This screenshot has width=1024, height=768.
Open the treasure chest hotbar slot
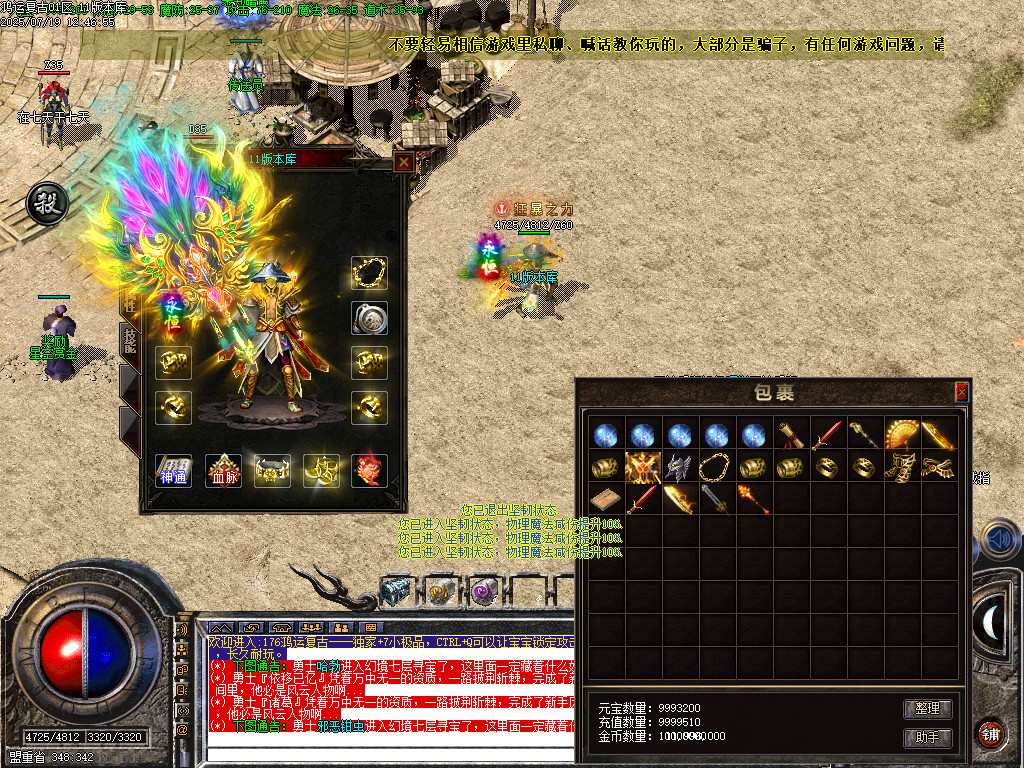pos(396,592)
